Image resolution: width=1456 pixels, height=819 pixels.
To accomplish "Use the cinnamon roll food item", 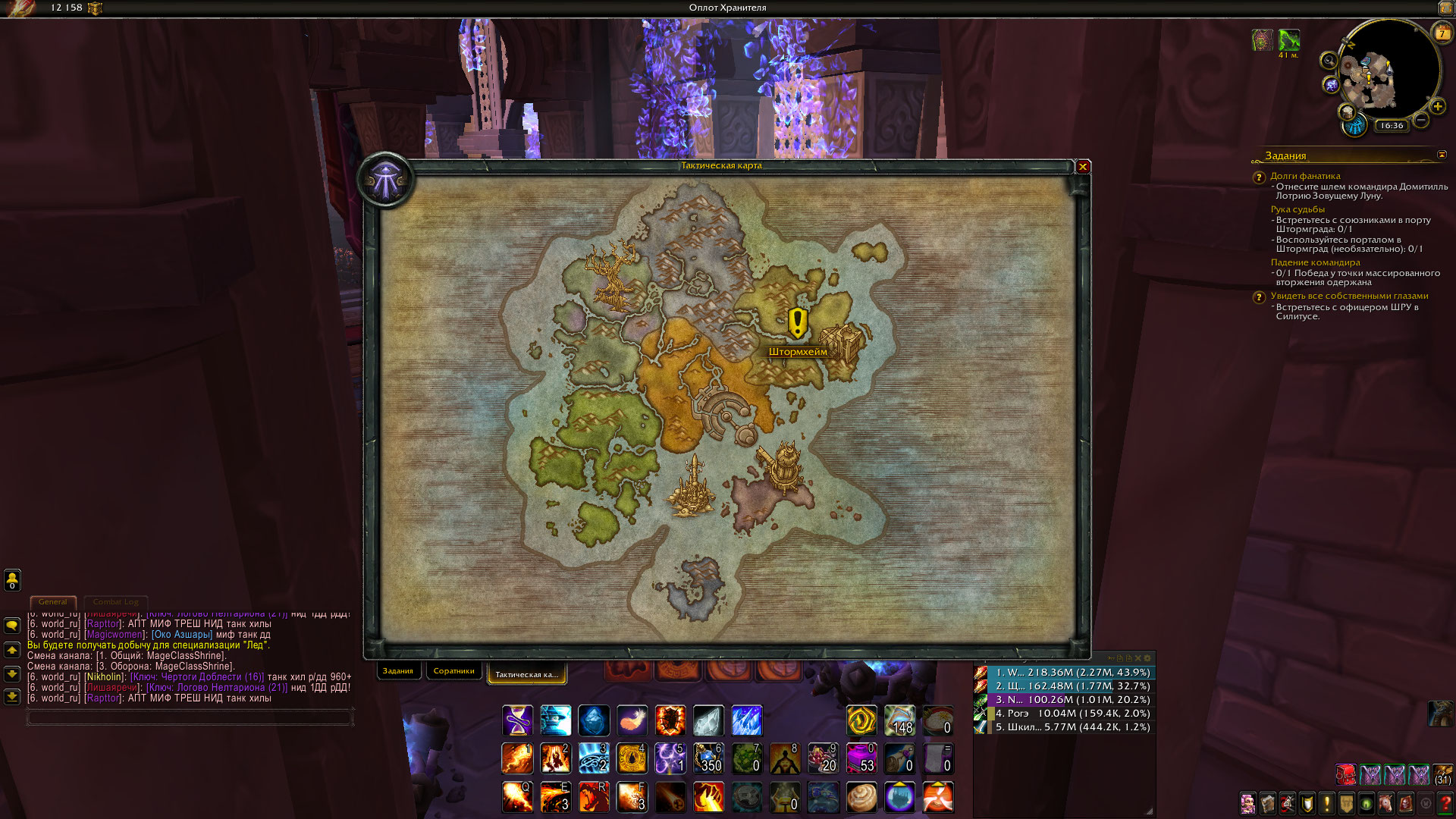I will [861, 797].
